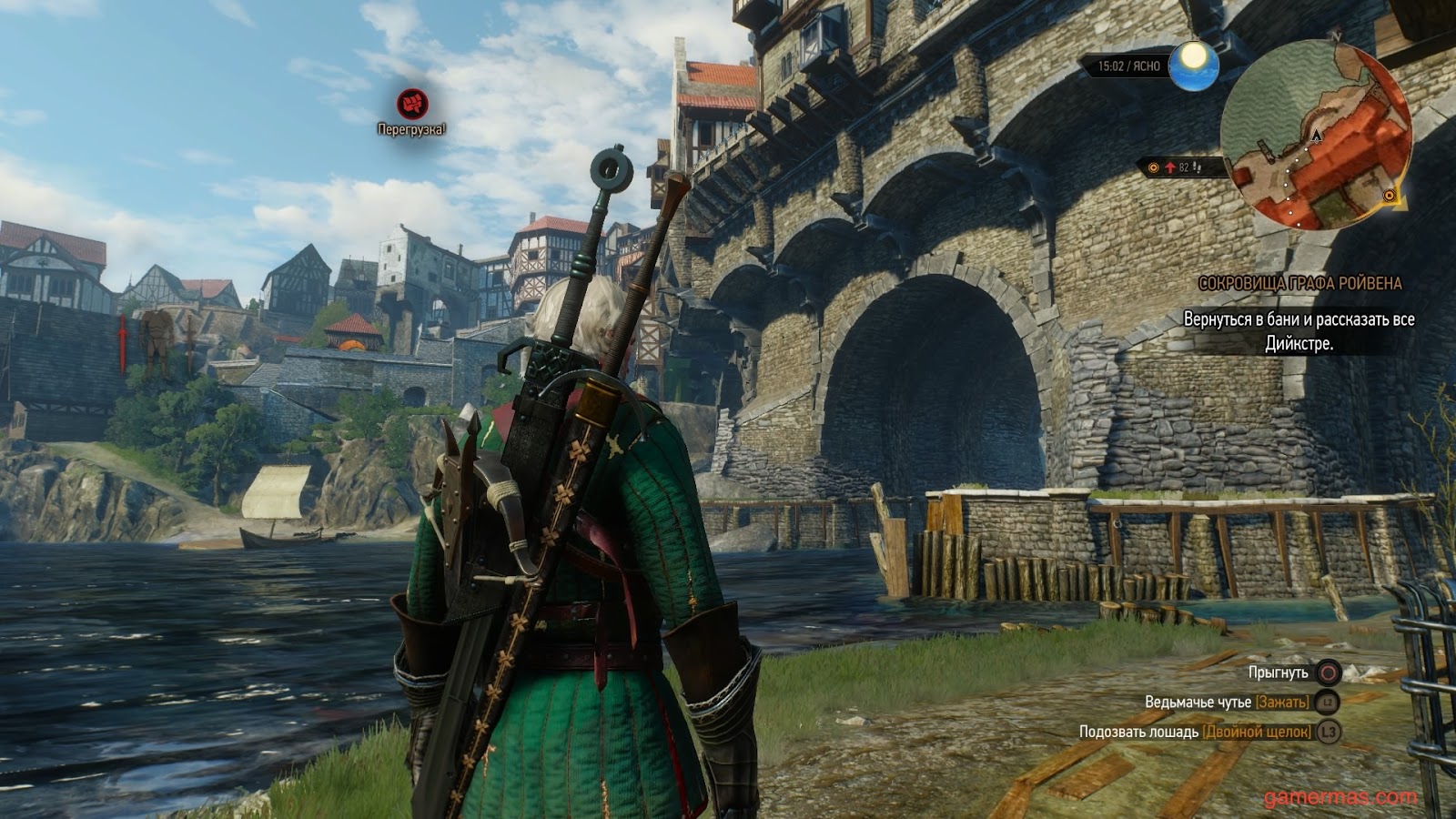This screenshot has height=819, width=1456.
Task: Click the sun weather icon
Action: [1194, 65]
